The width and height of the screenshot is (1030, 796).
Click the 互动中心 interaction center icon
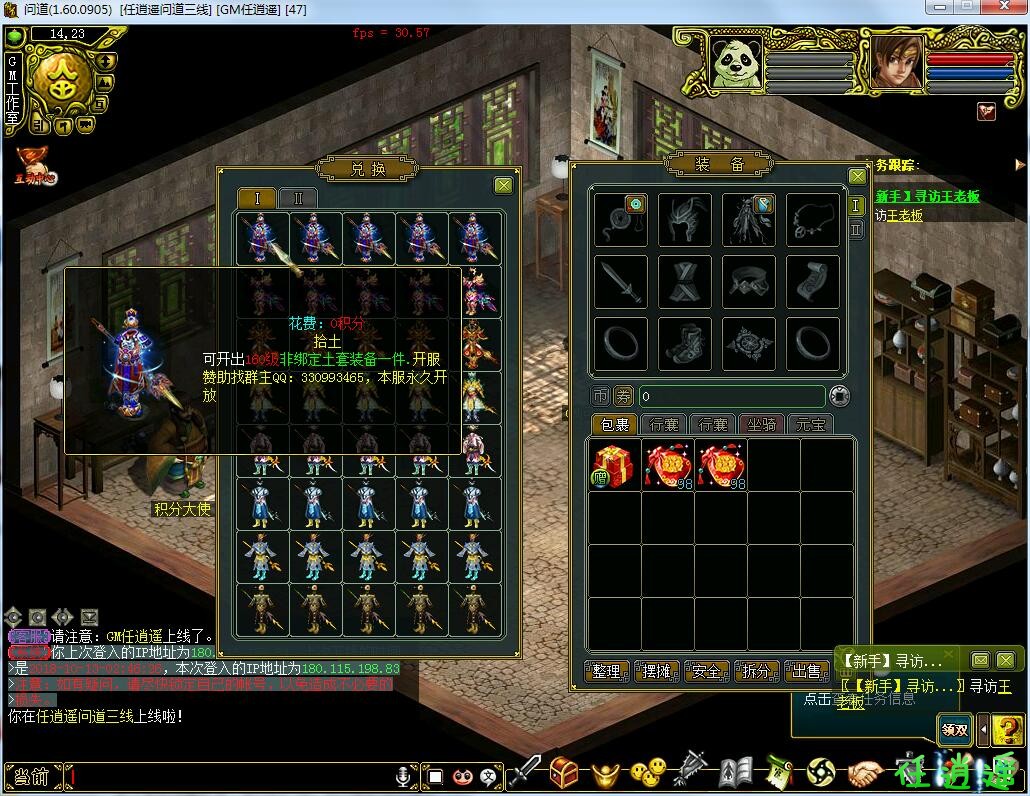click(35, 166)
